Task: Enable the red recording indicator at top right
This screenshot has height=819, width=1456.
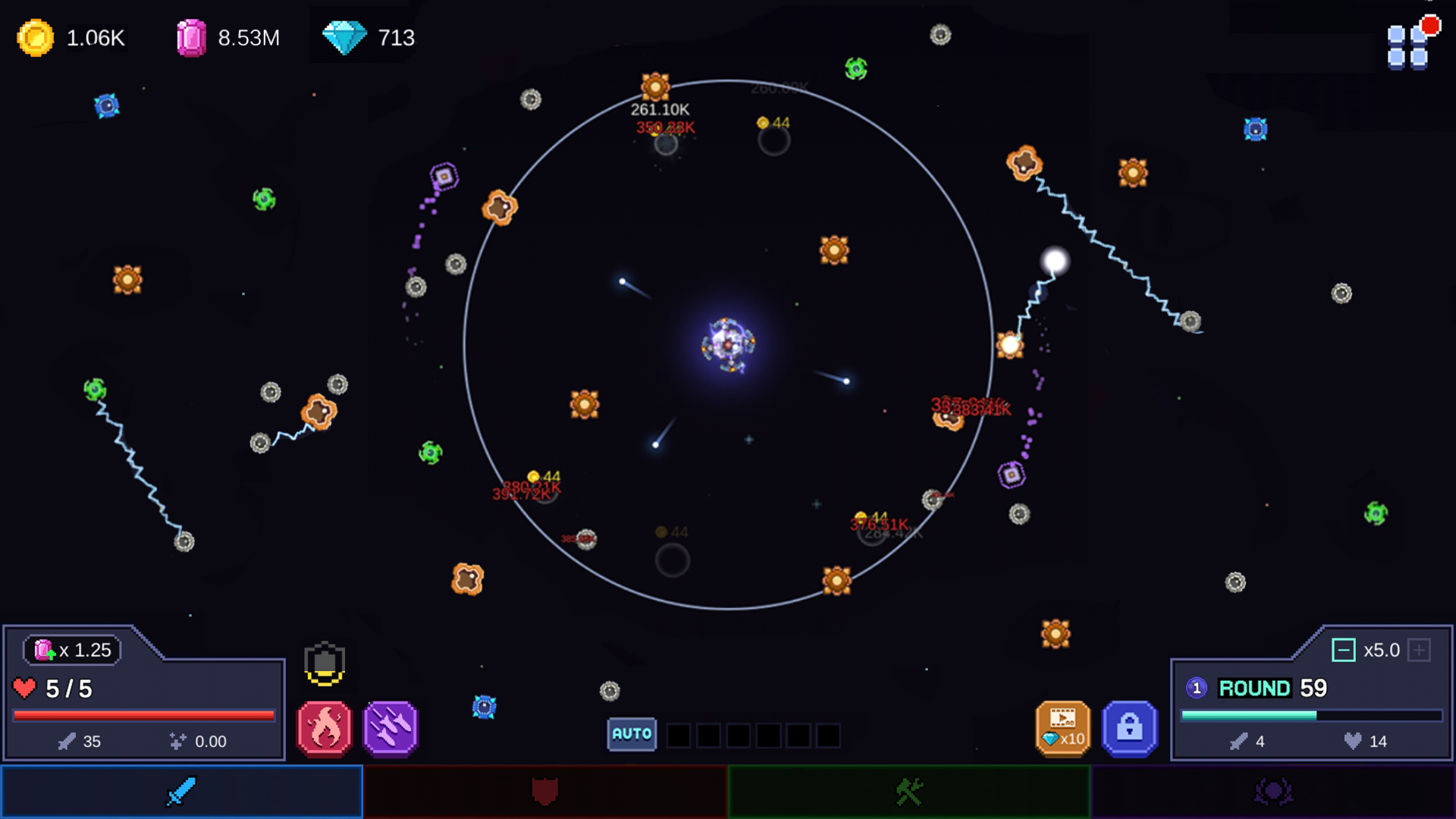Action: (x=1432, y=25)
